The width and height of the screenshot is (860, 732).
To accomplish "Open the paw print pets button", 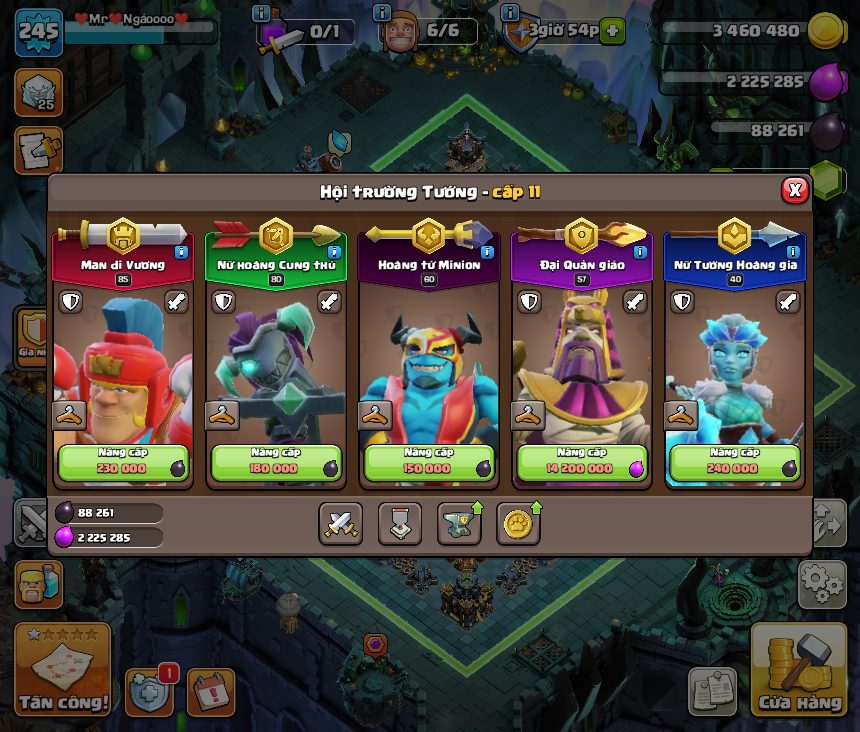I will (518, 523).
